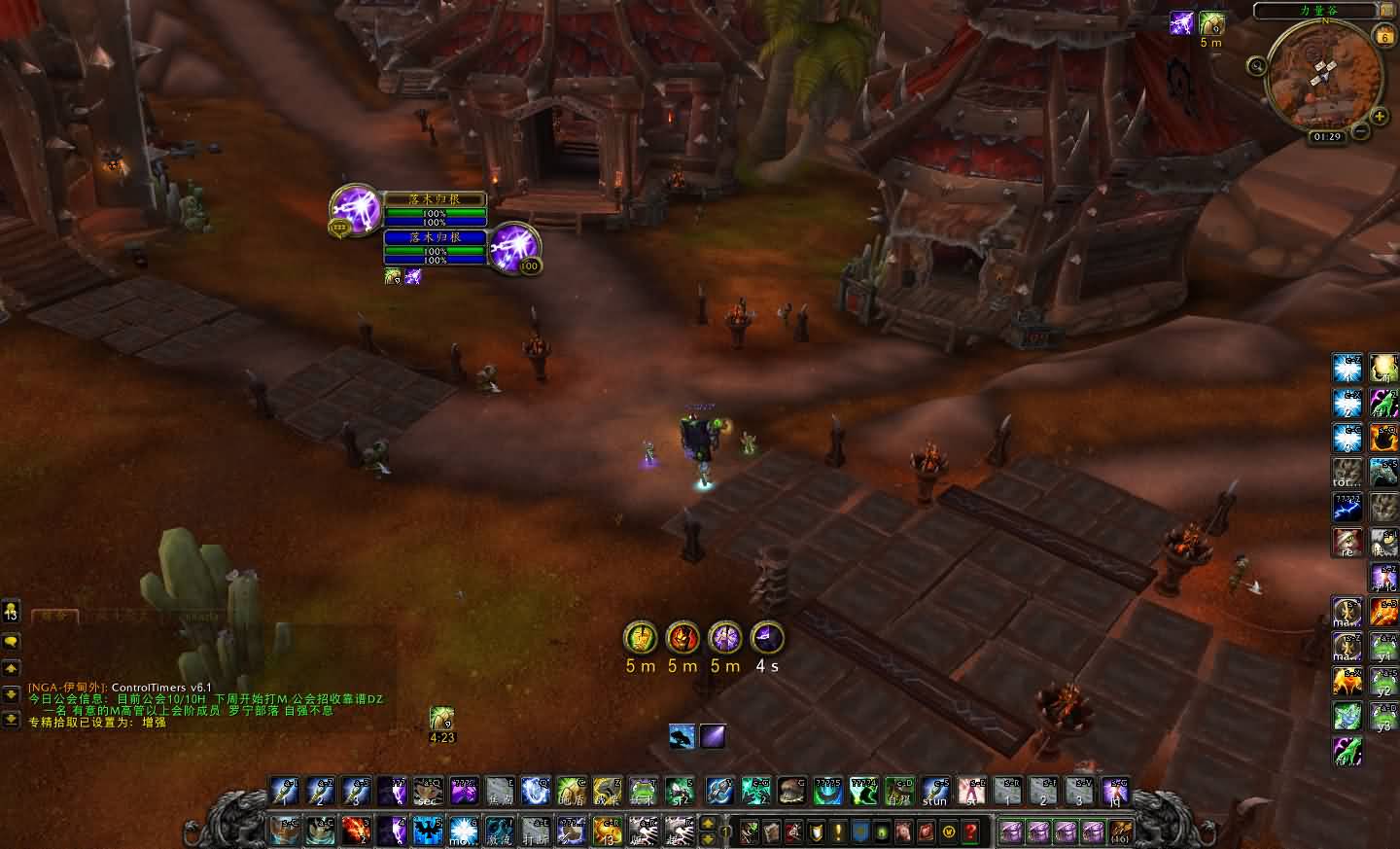Select the top player unit frame portrait
The image size is (1400, 849).
click(355, 208)
